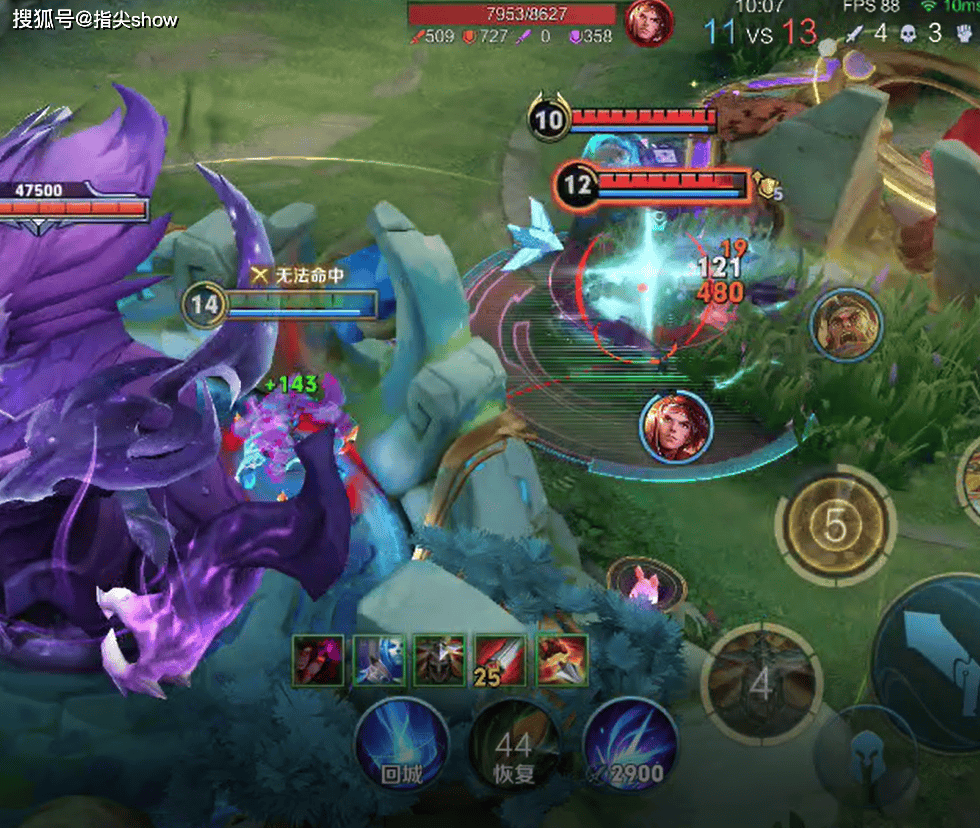Select the red-haired hero target portrait
The width and height of the screenshot is (980, 828).
point(676,427)
